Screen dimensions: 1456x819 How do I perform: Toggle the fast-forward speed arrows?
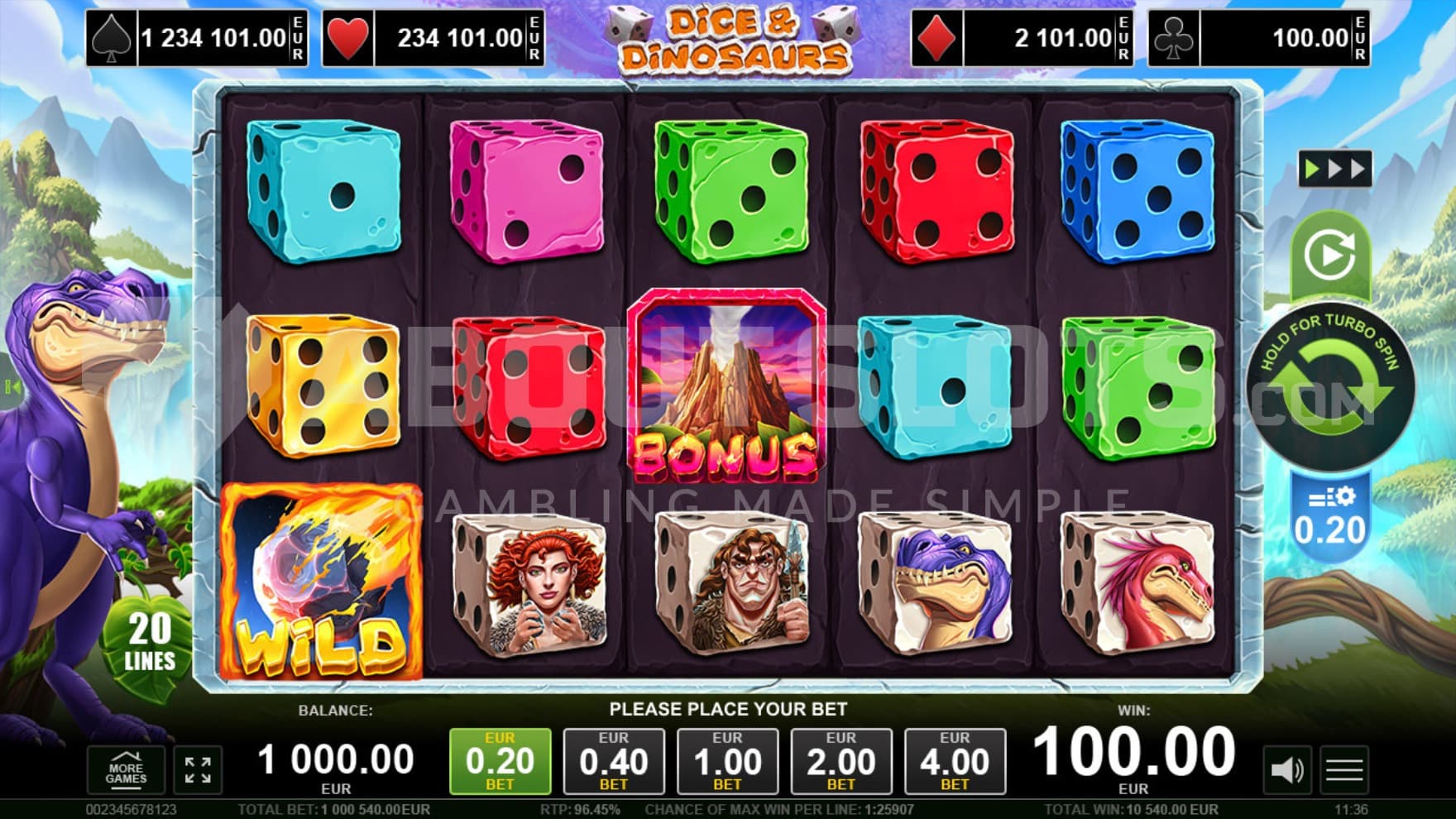click(1334, 169)
